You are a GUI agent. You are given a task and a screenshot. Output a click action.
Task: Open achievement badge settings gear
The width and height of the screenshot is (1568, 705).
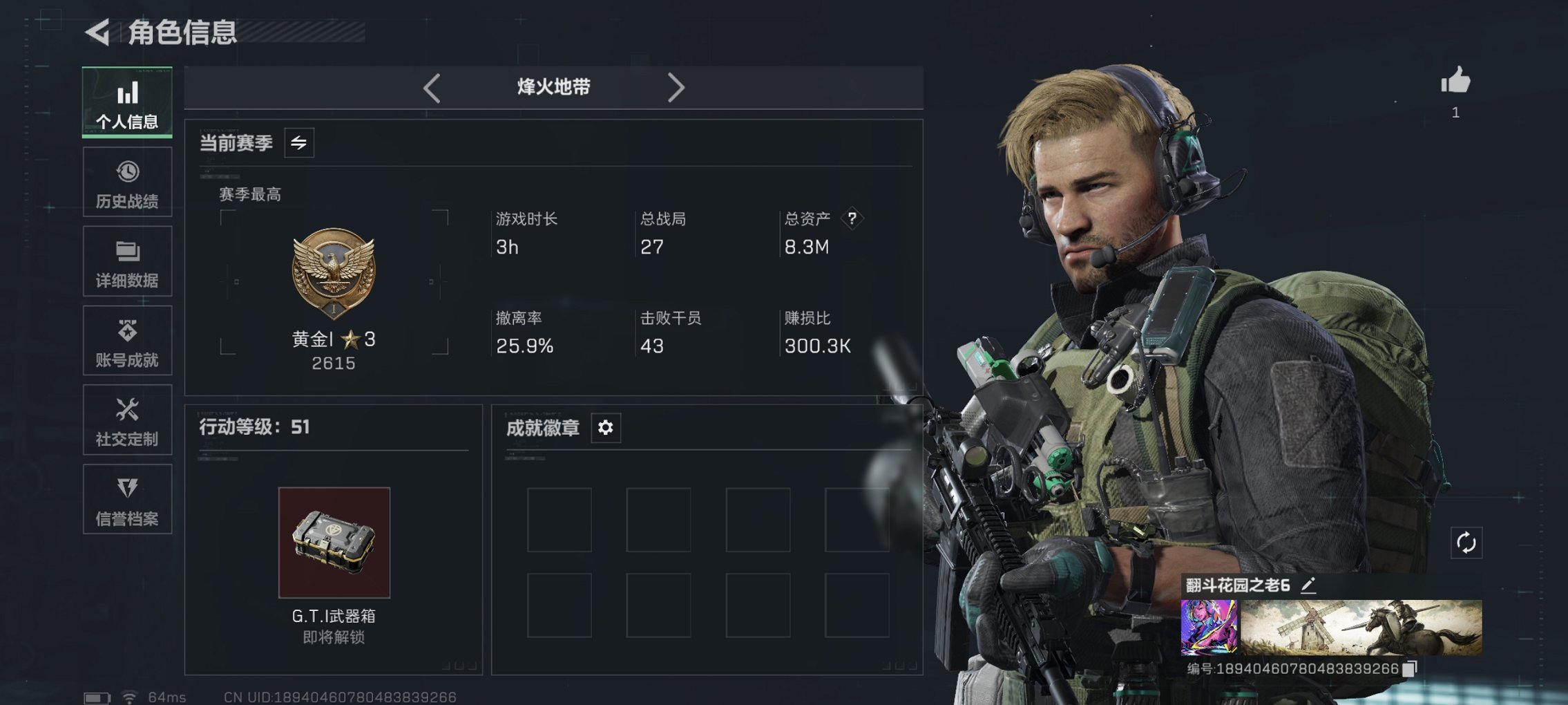(606, 428)
